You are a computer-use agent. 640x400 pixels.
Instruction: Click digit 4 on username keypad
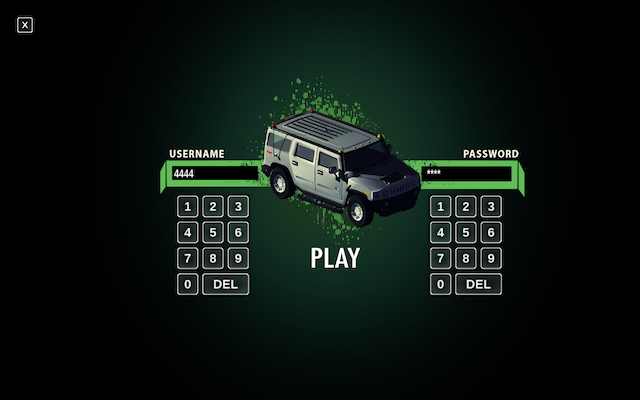188,233
